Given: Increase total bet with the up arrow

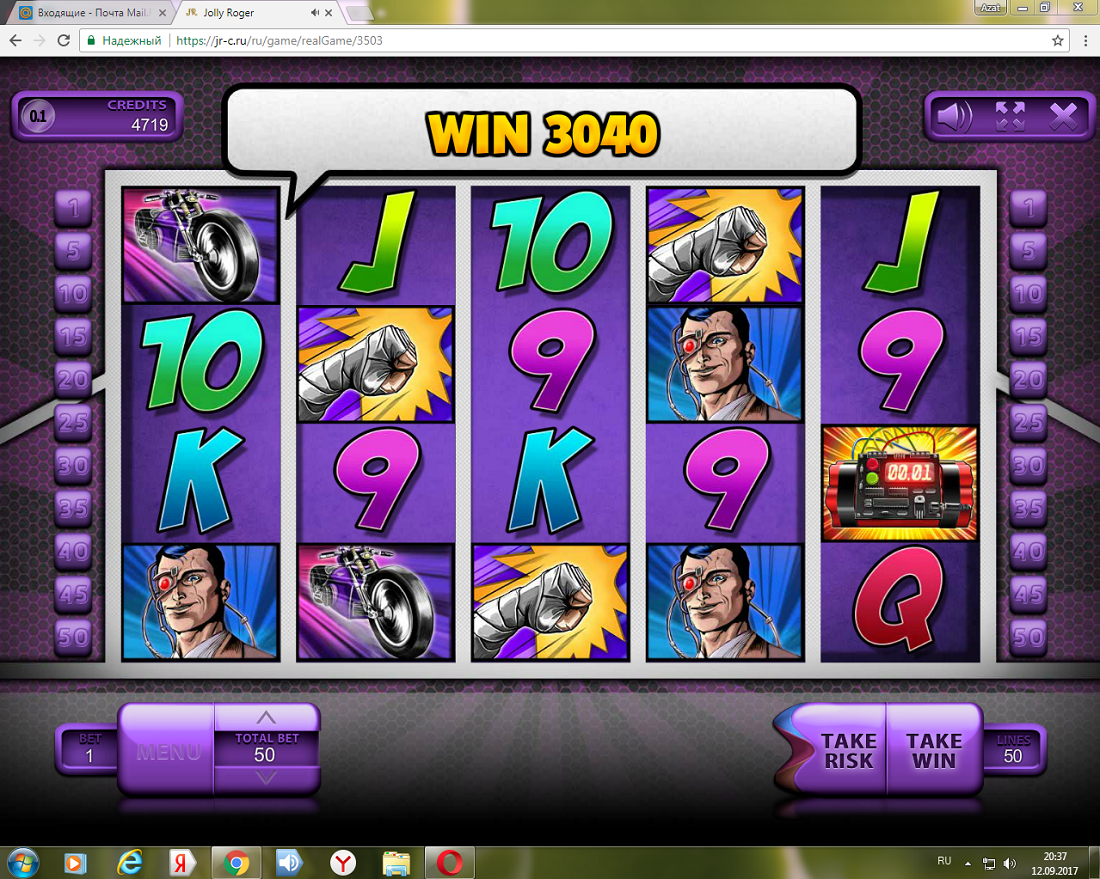Looking at the screenshot, I should (x=265, y=717).
